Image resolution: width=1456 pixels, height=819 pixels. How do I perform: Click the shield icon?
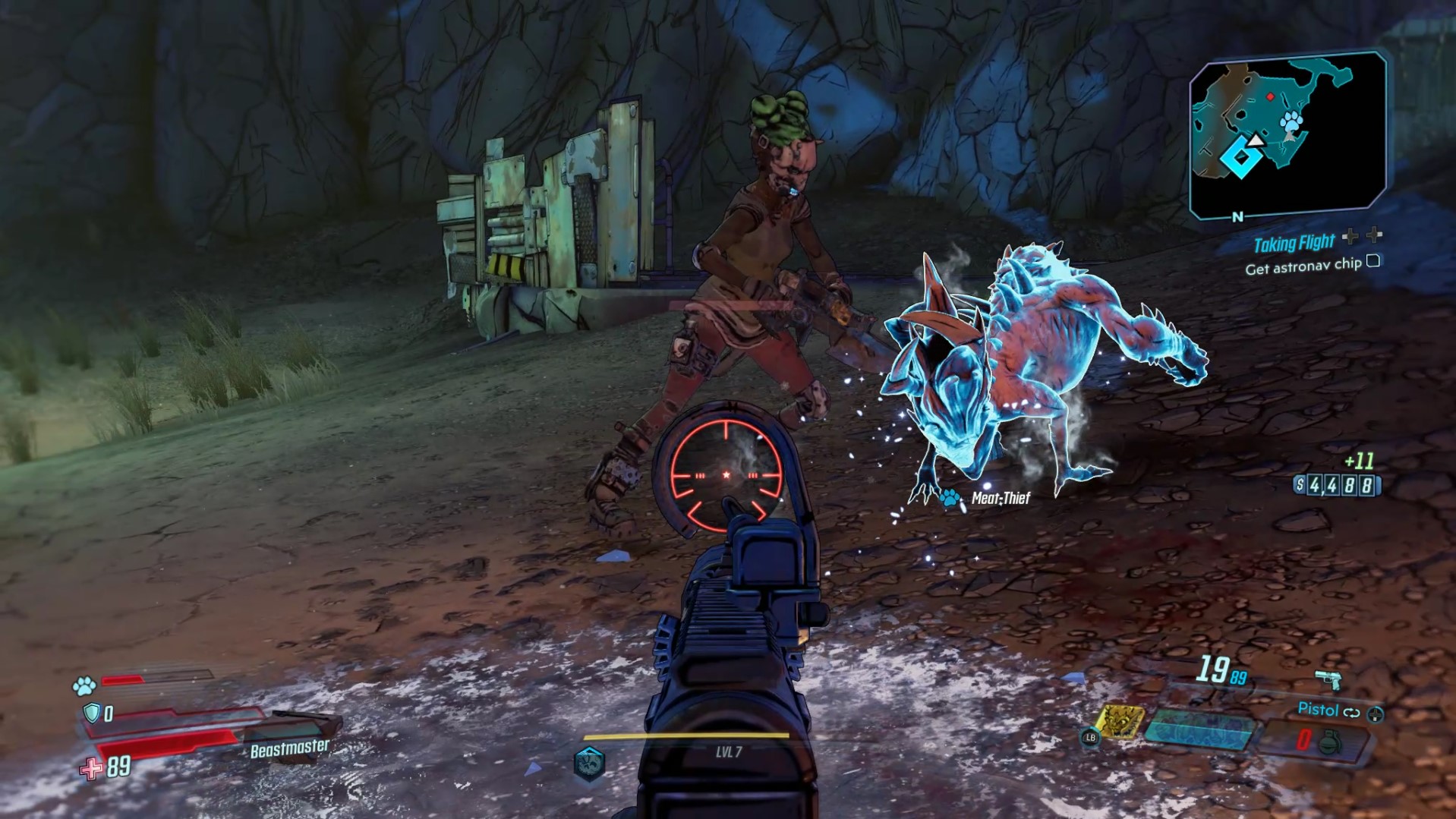click(92, 713)
